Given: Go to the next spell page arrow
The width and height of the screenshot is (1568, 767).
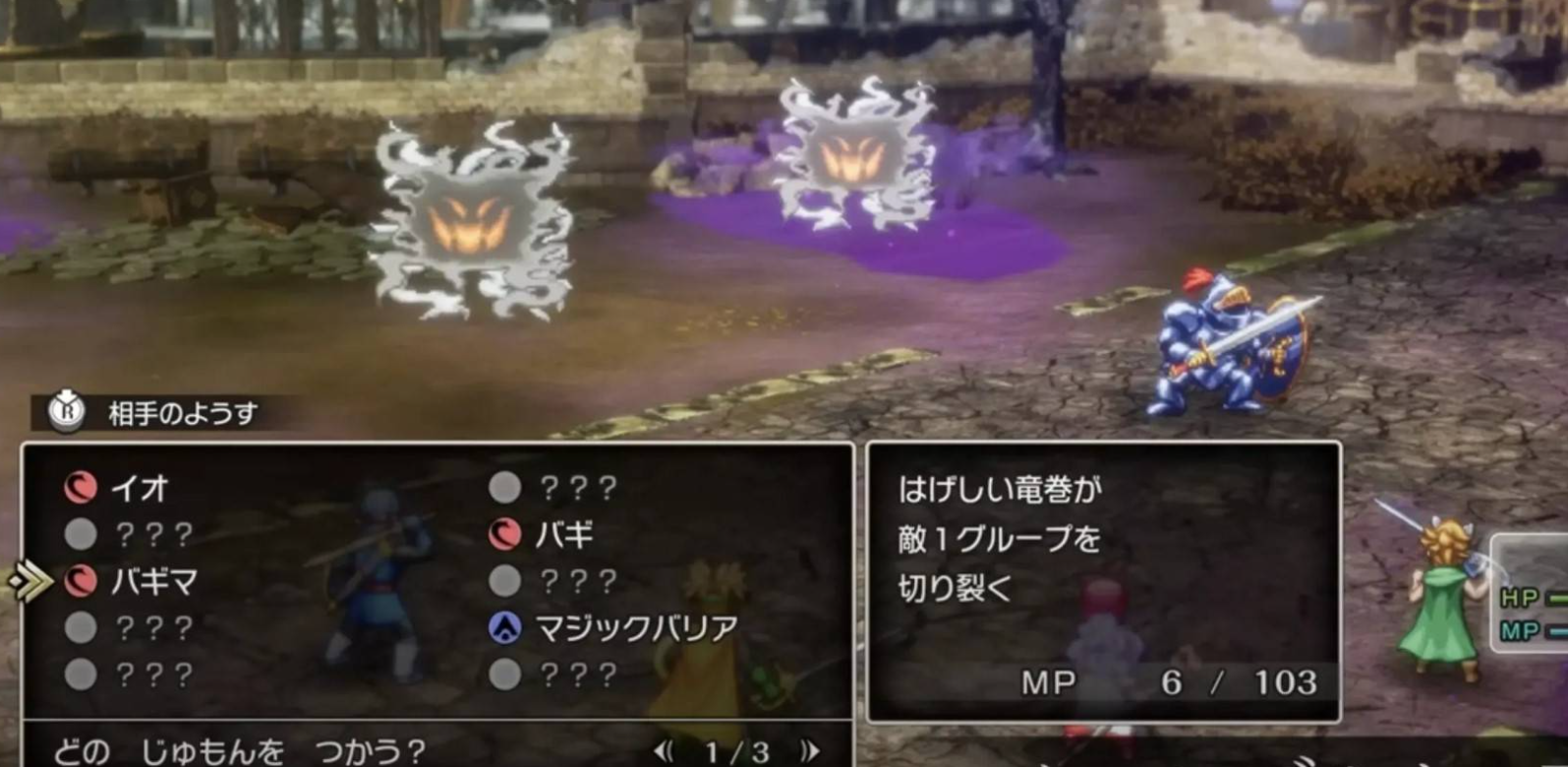Looking at the screenshot, I should coord(810,752).
